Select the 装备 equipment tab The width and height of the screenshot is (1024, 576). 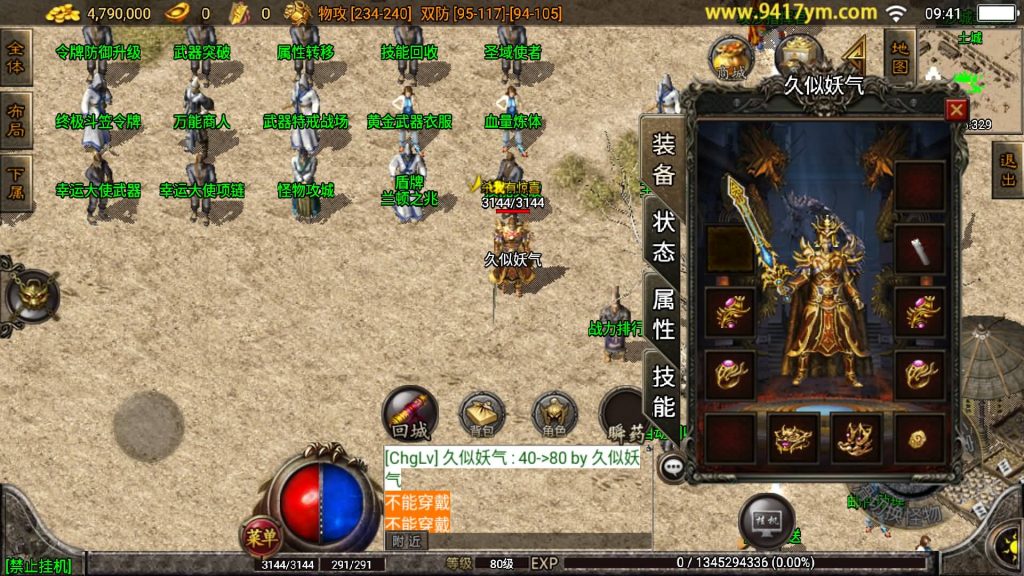pos(664,160)
